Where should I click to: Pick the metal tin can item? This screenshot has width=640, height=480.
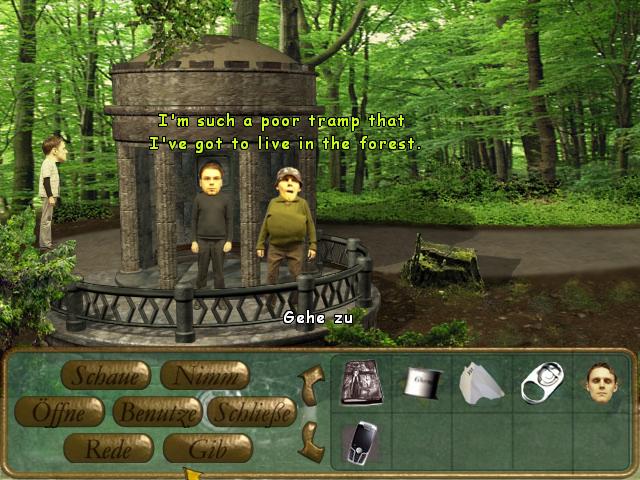[422, 381]
